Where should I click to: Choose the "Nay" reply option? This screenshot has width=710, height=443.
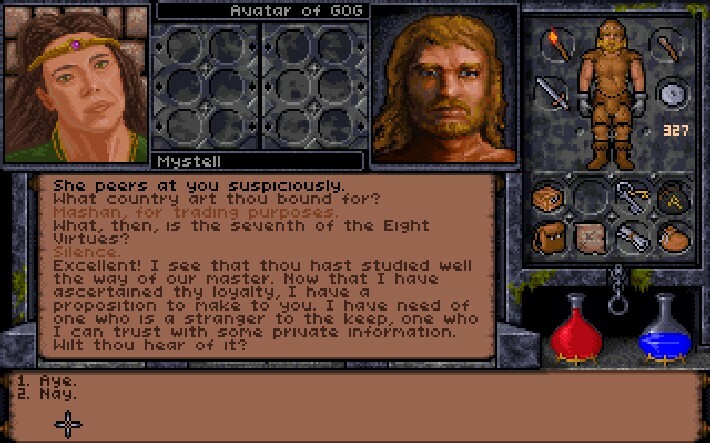pyautogui.click(x=58, y=394)
